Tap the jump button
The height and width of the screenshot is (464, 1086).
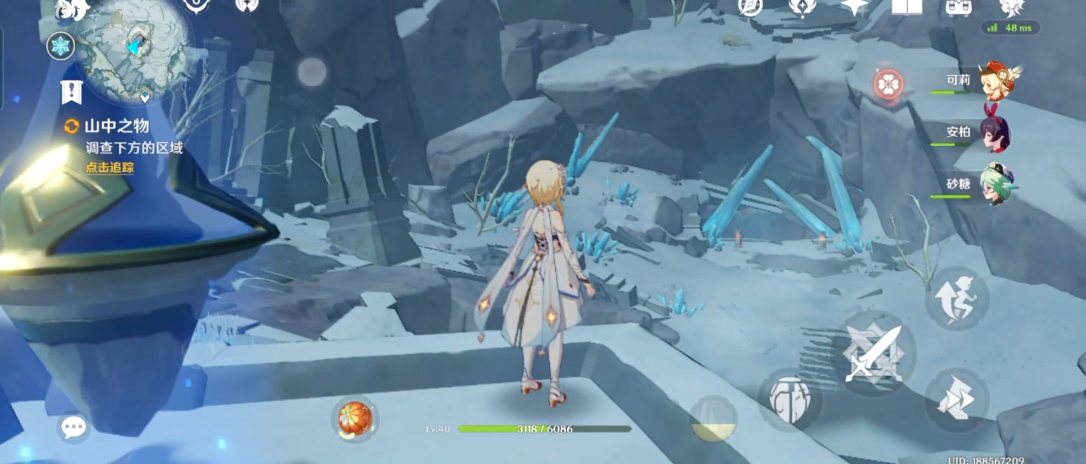[956, 298]
